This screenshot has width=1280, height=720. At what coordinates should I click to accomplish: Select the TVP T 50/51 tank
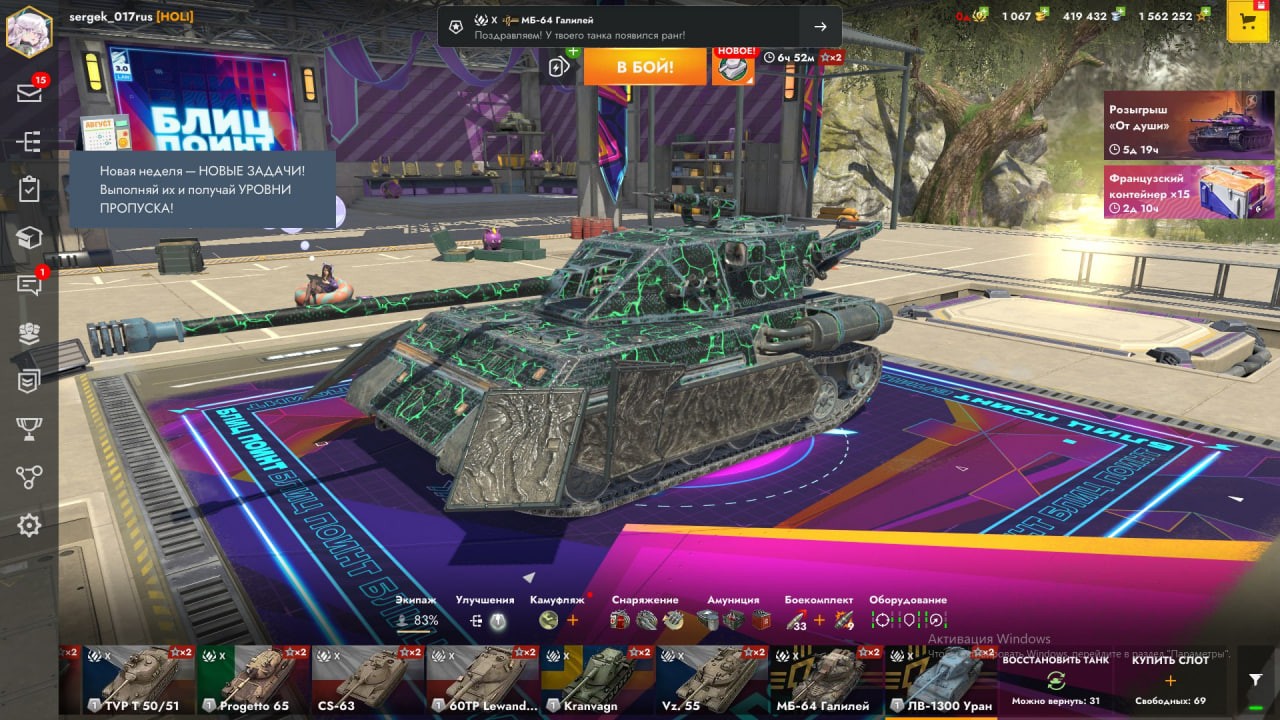click(139, 680)
